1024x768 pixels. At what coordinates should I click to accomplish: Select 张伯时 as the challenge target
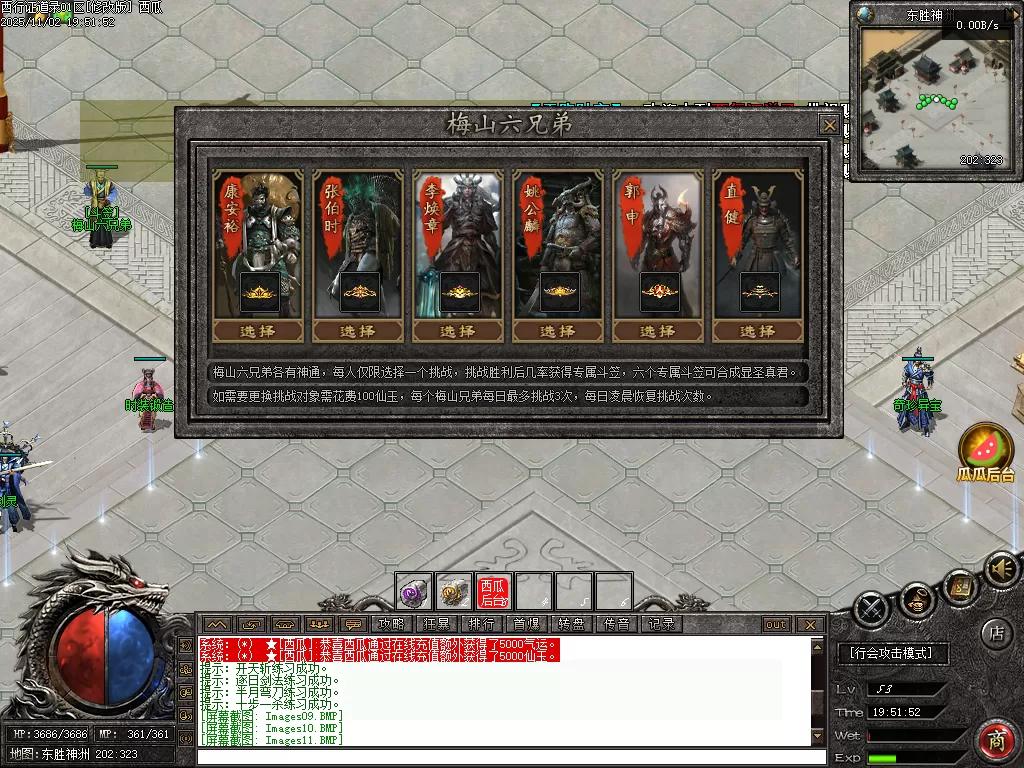point(358,331)
